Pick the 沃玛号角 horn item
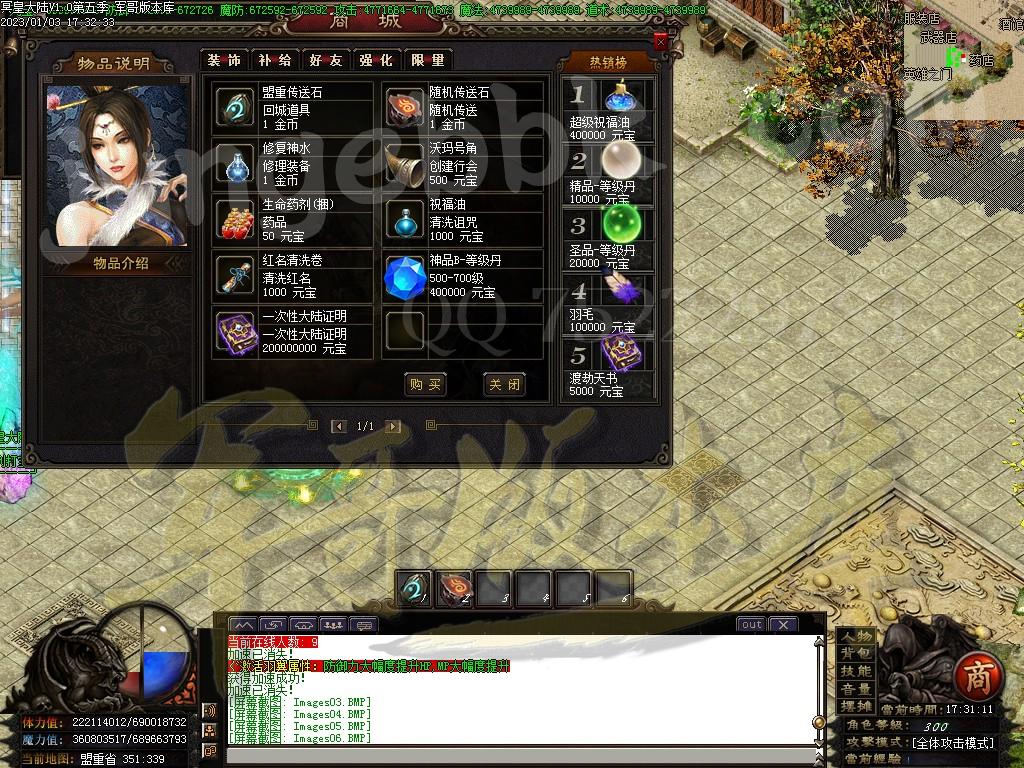 coord(405,164)
